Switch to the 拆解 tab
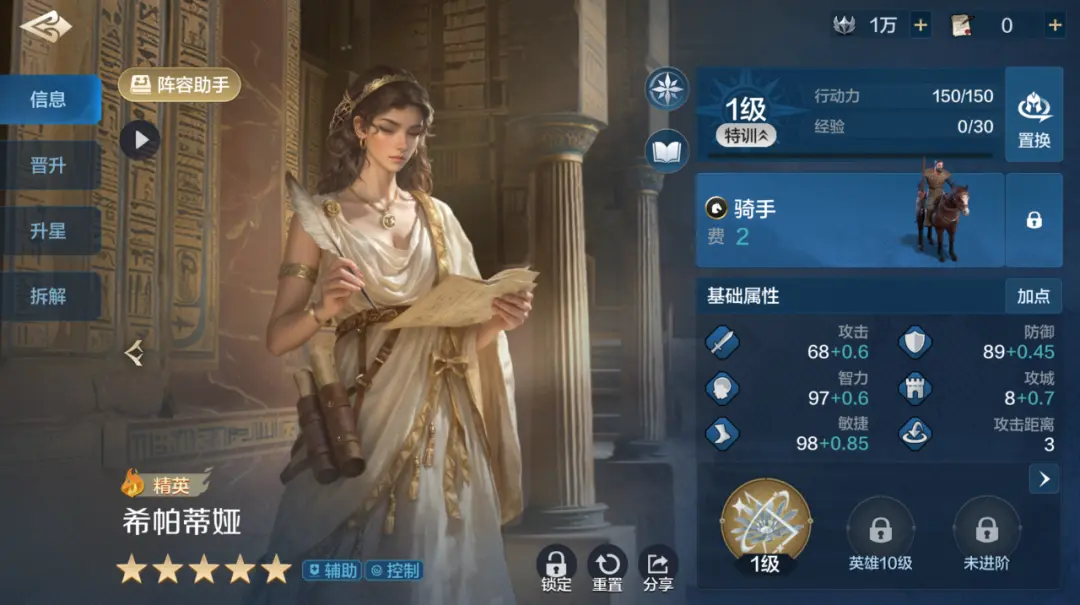The image size is (1080, 605). click(x=49, y=297)
